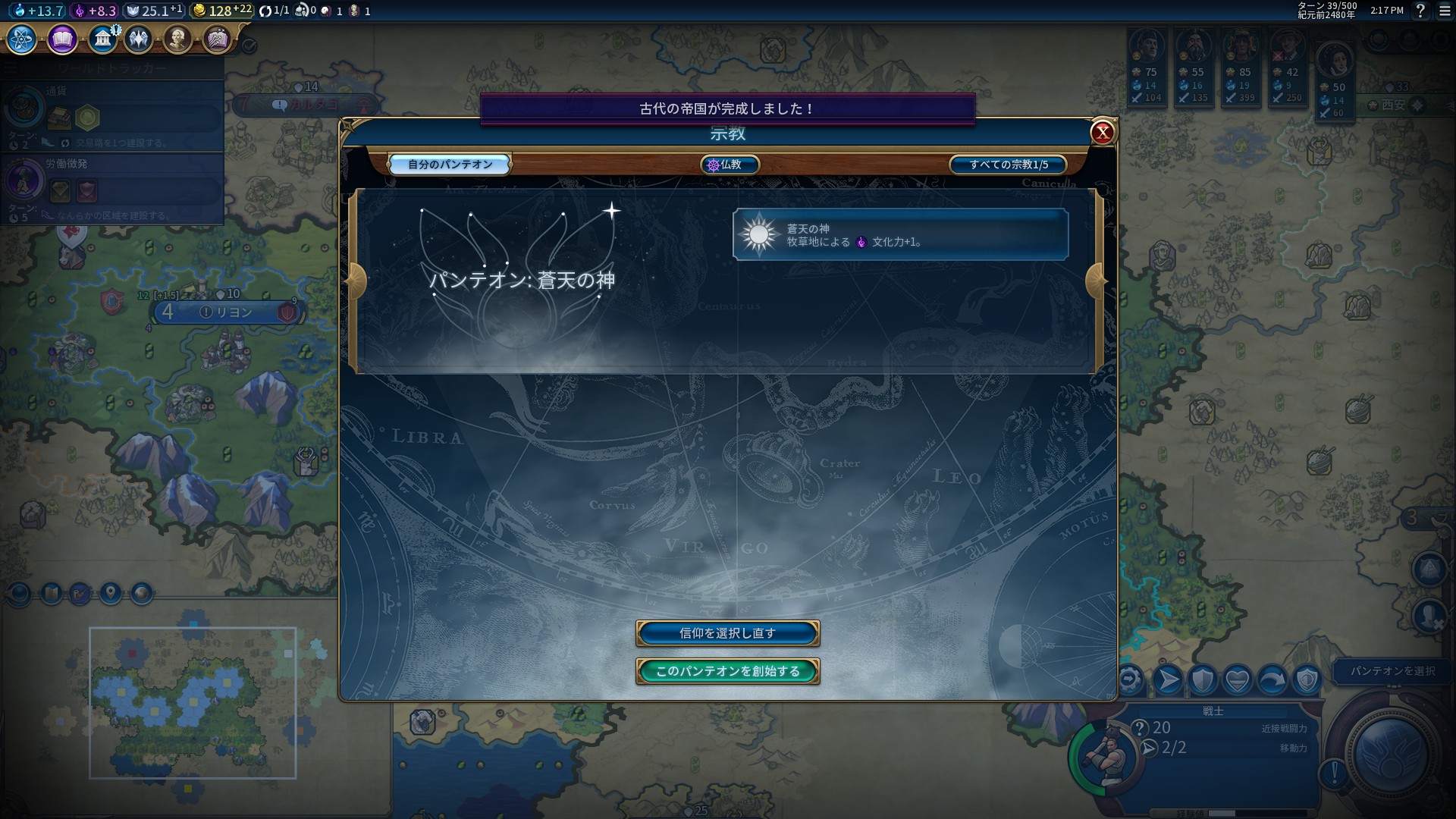Click the minimap
The width and height of the screenshot is (1456, 819).
point(193,702)
